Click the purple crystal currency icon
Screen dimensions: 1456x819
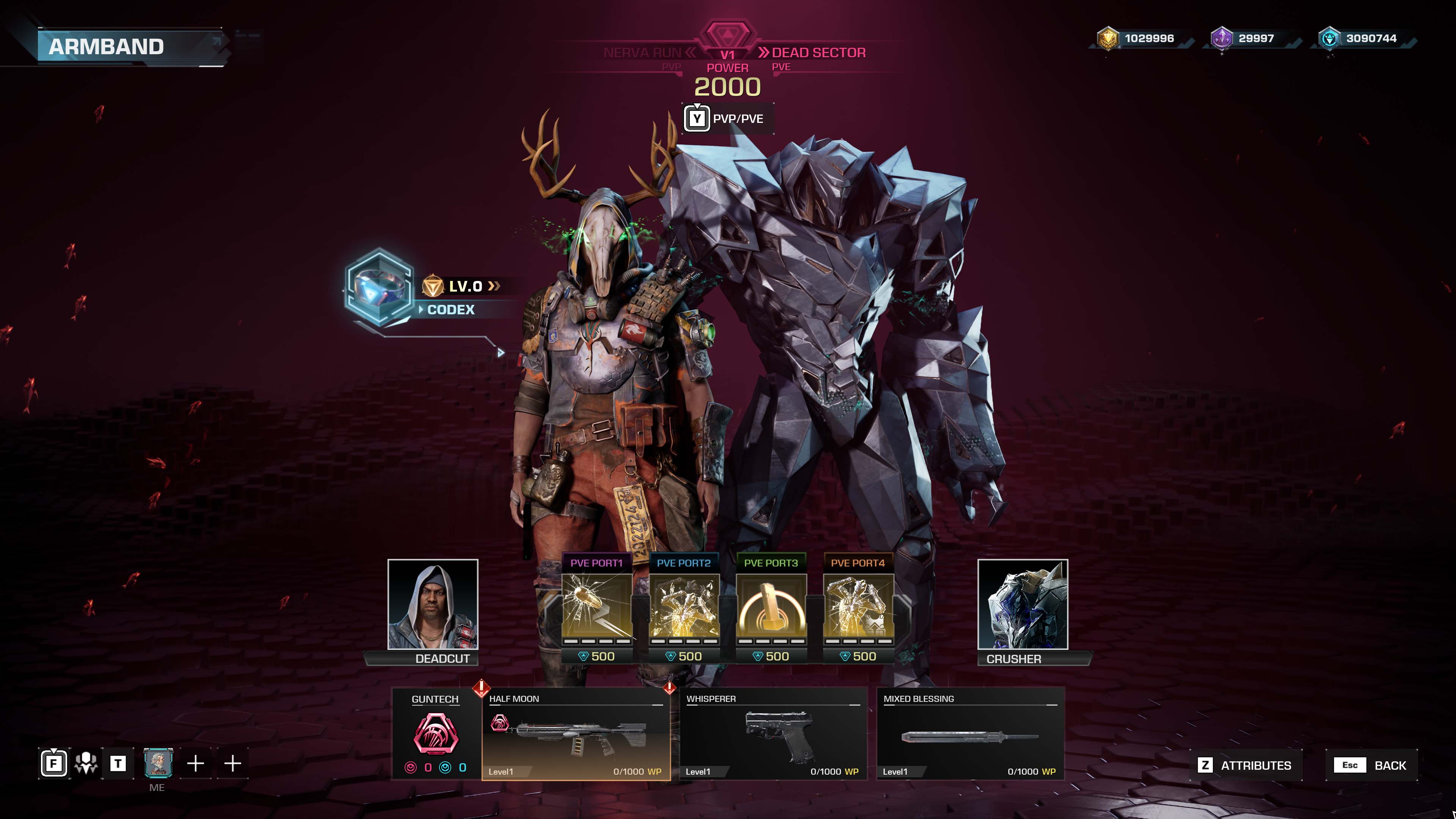pos(1221,38)
